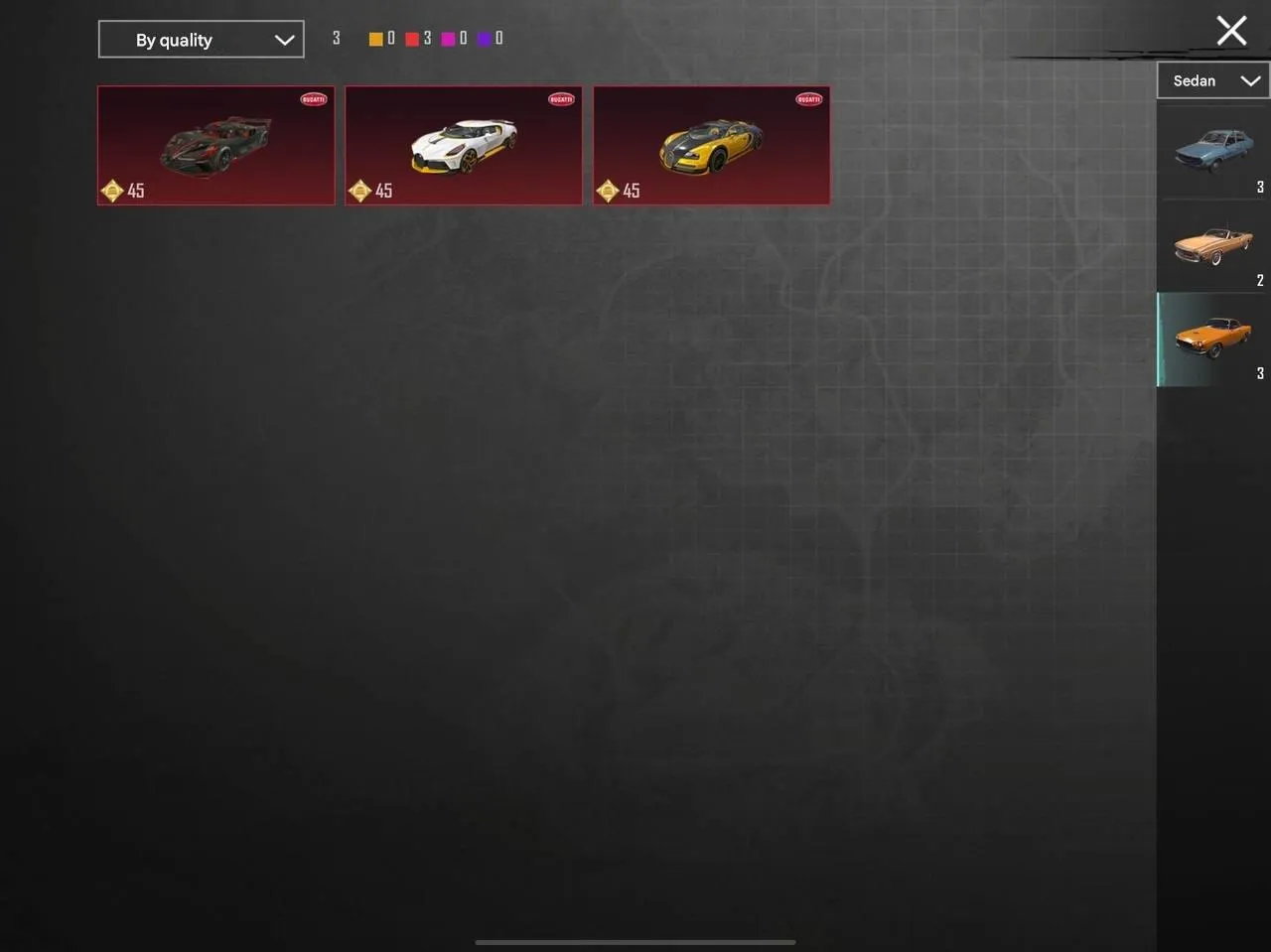Select the black Bugatti hypercar skin card
The width and height of the screenshot is (1271, 952).
click(x=215, y=145)
